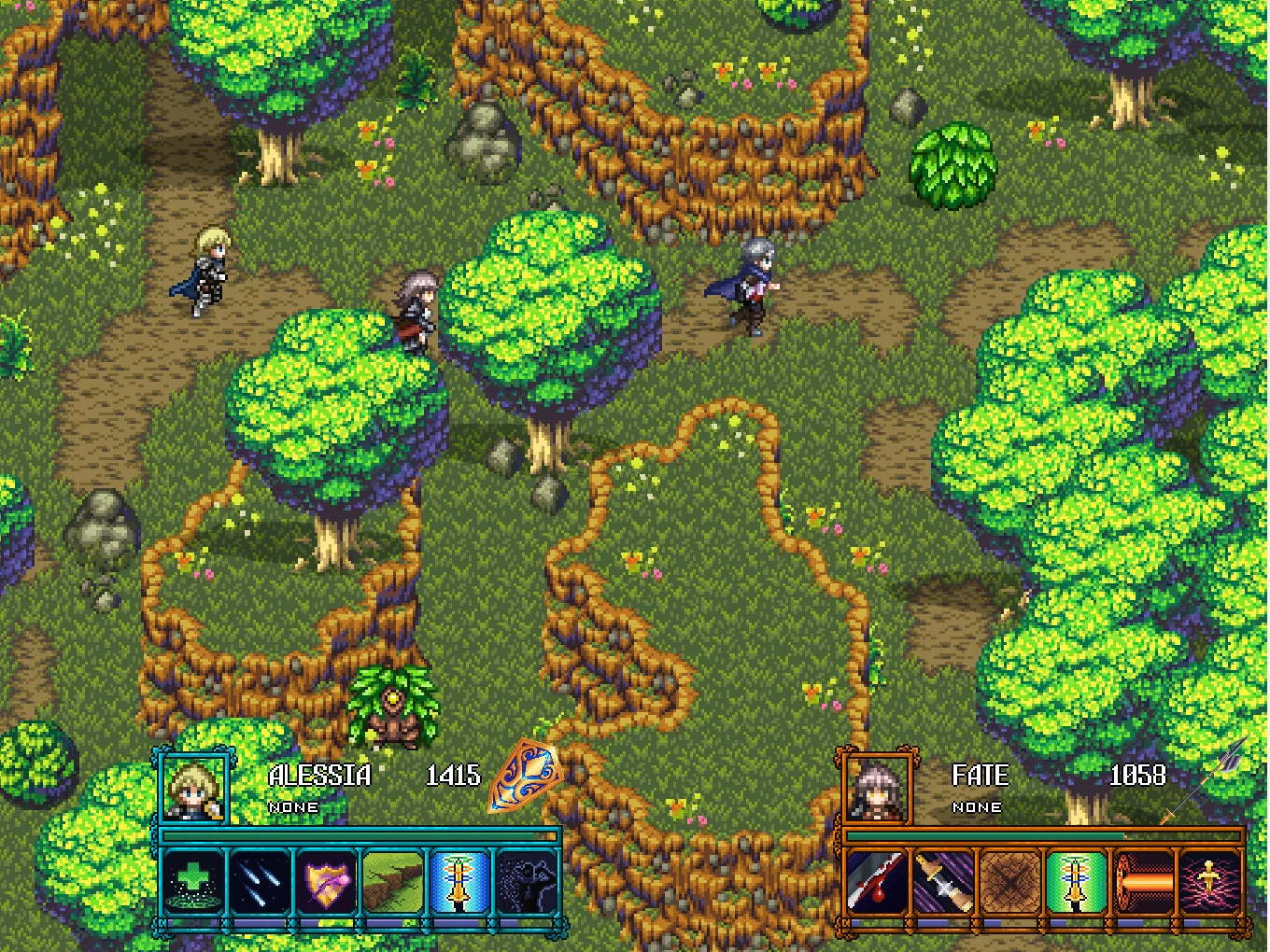Activate Fate's green glowing sword ability

1077,881
